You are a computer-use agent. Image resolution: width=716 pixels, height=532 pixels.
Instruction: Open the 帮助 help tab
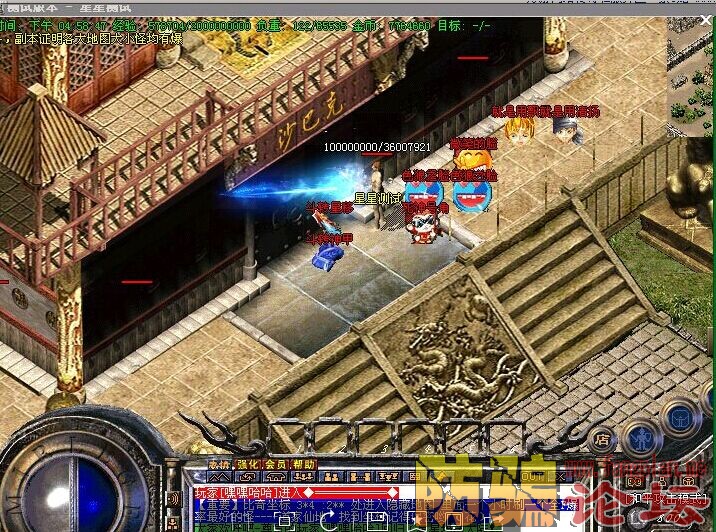[304, 465]
